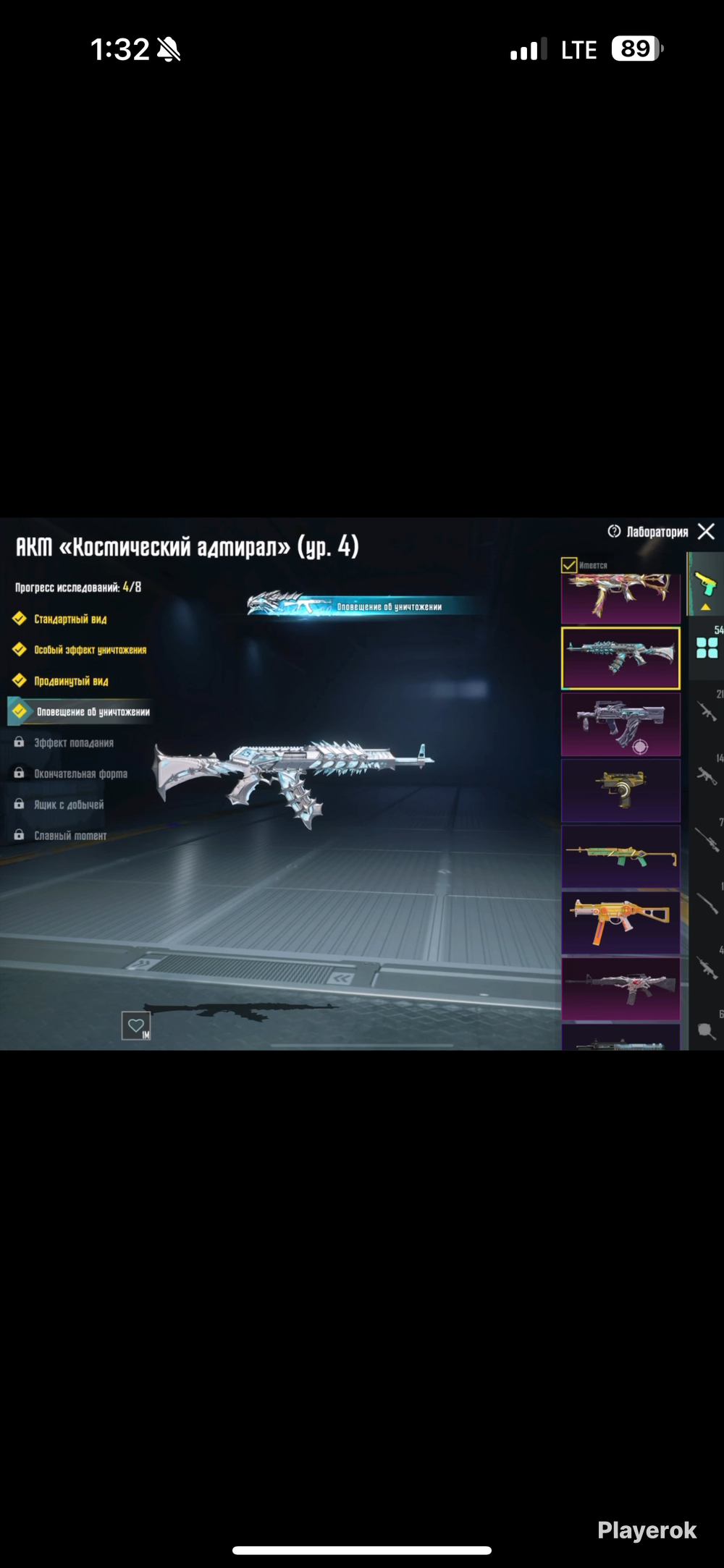Choose the pink-gold winged weapon thumbnail
The height and width of the screenshot is (1568, 724).
pyautogui.click(x=620, y=598)
